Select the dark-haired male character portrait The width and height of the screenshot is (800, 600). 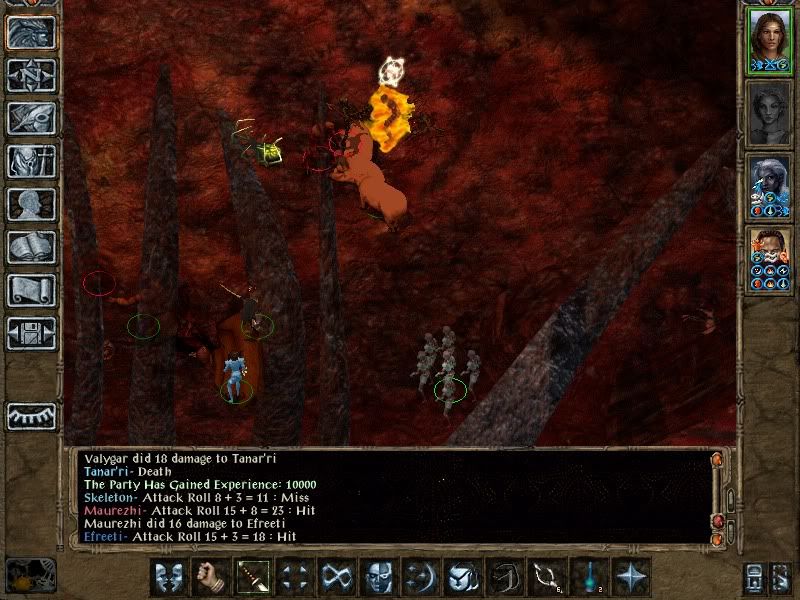(x=767, y=260)
